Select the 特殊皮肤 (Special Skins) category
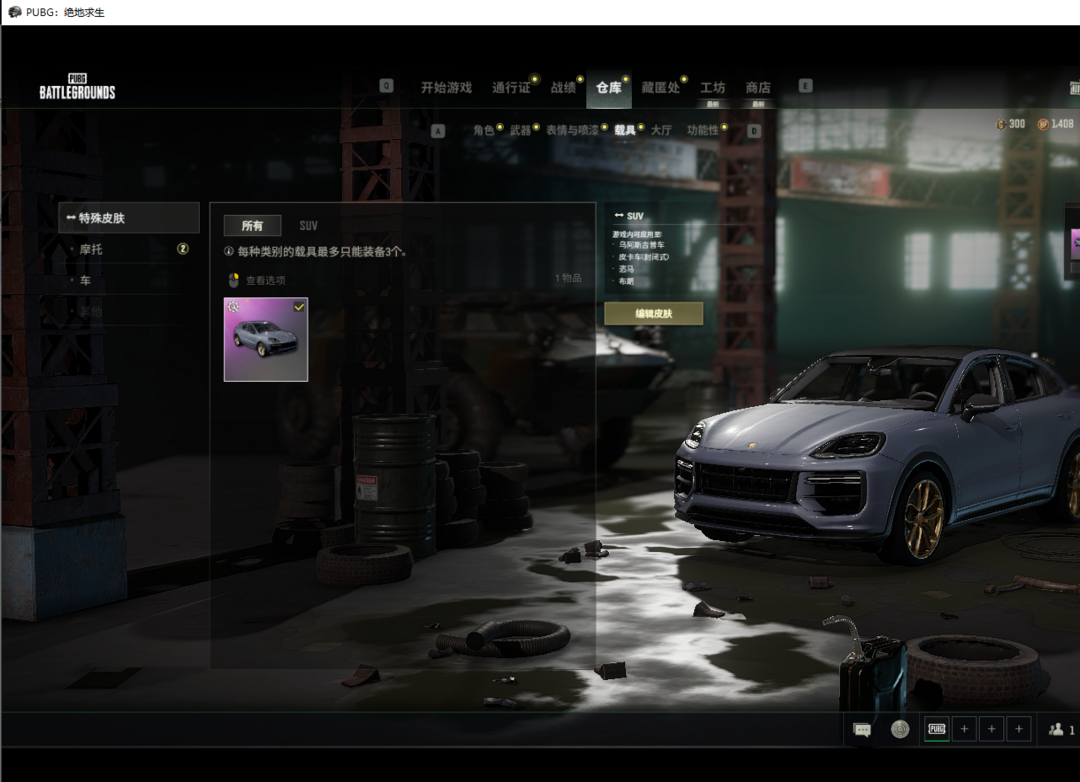Viewport: 1080px width, 782px height. (128, 218)
